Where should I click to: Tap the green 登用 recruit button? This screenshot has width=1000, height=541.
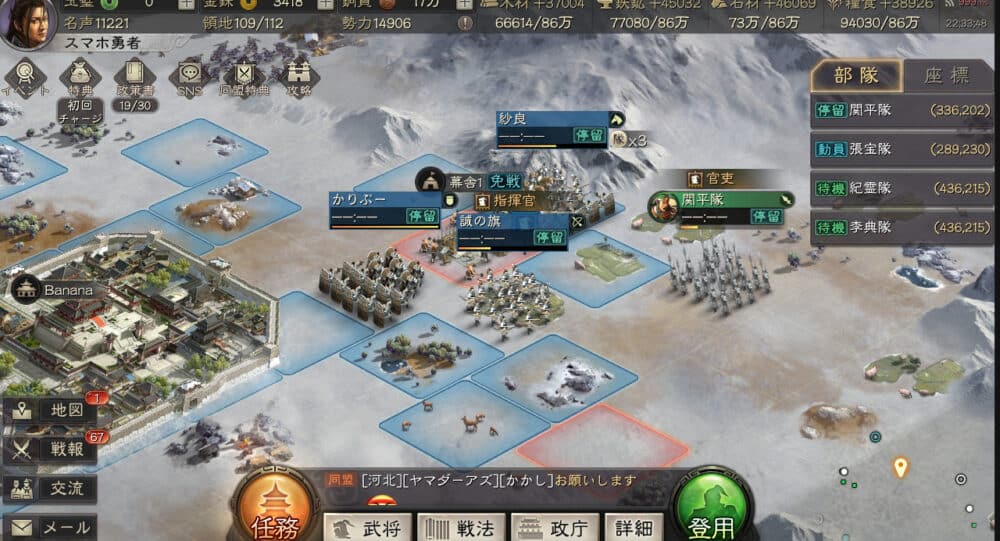[712, 509]
